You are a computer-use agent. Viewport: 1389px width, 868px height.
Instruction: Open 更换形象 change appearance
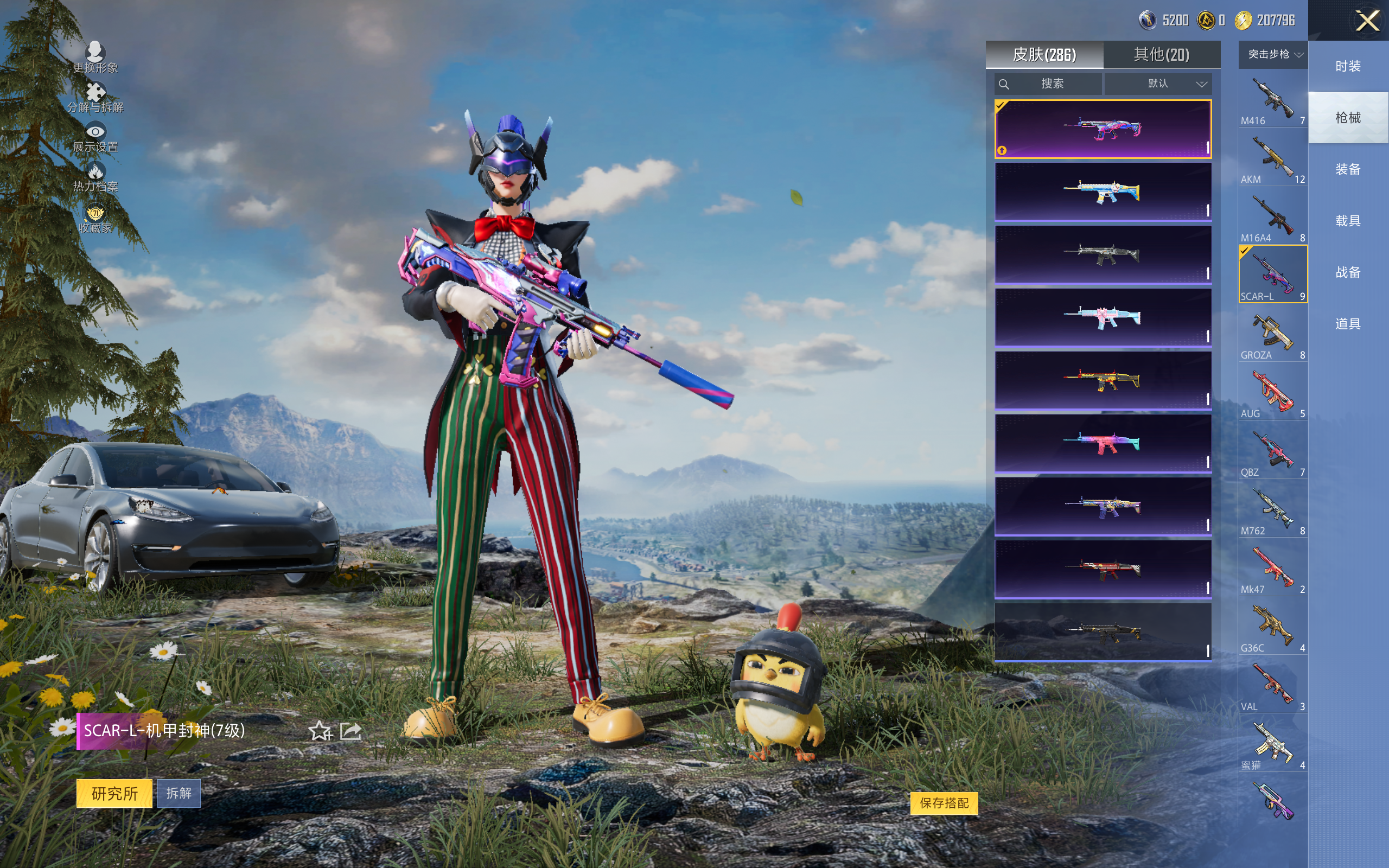click(95, 57)
